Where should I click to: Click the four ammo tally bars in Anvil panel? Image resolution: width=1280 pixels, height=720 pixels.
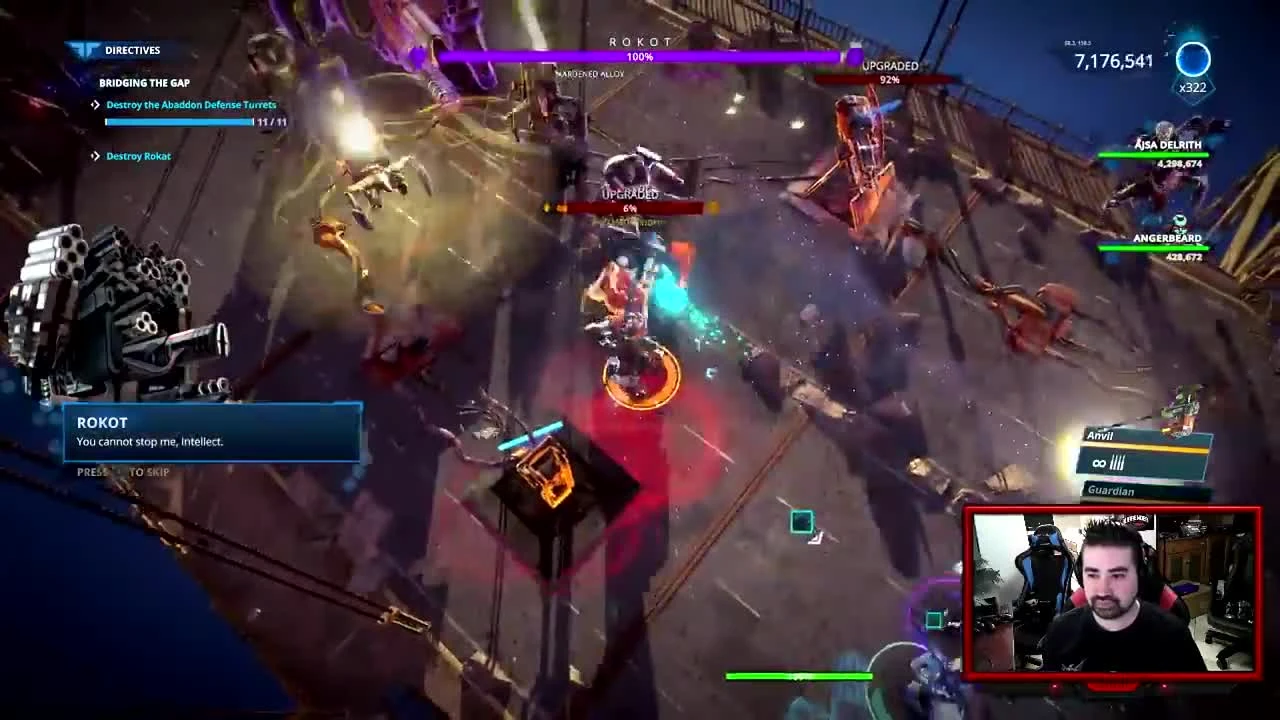point(1116,463)
